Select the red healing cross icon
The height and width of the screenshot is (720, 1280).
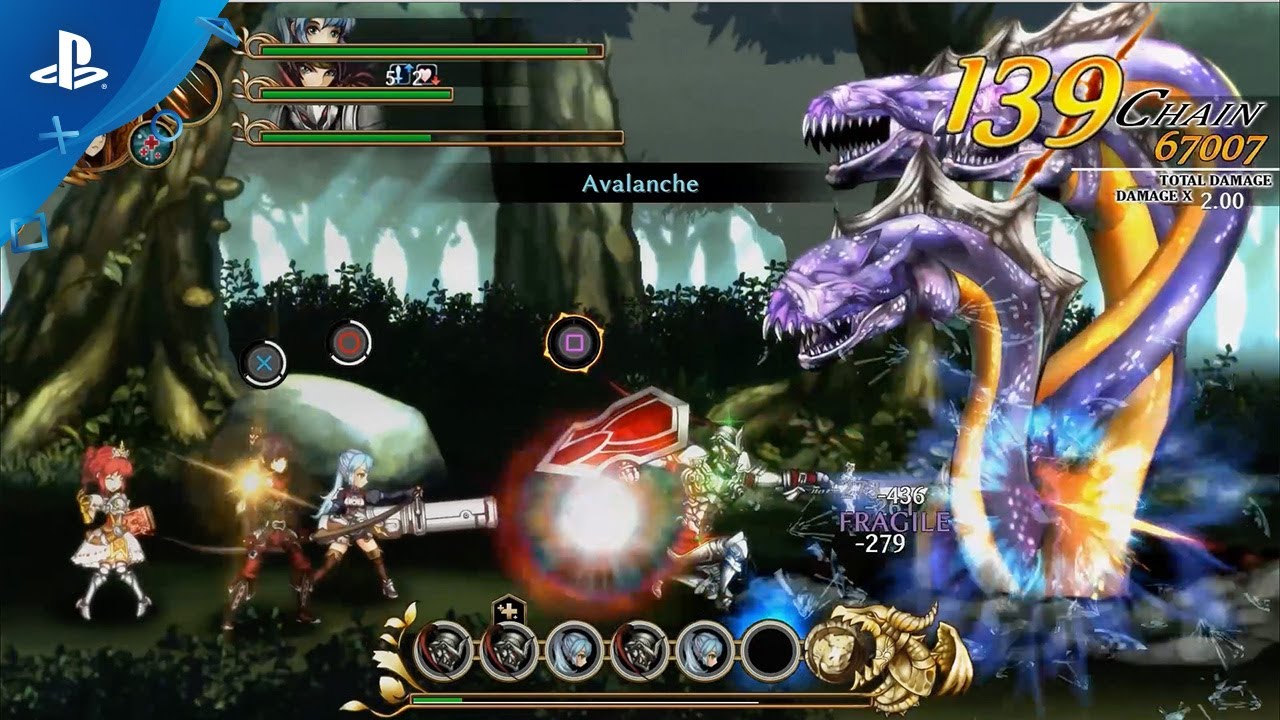tap(150, 143)
